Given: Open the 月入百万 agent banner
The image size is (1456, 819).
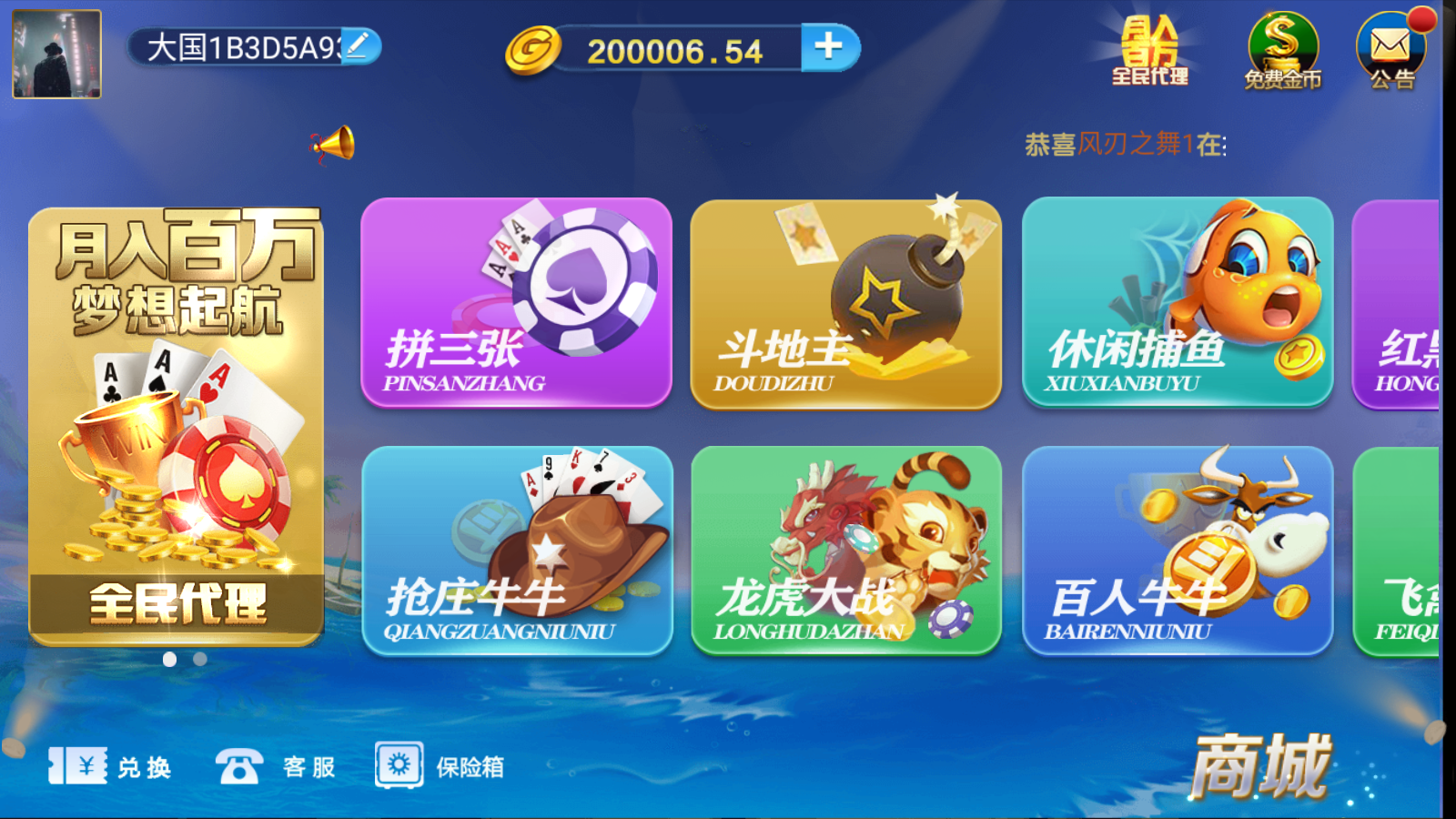Looking at the screenshot, I should (178, 428).
